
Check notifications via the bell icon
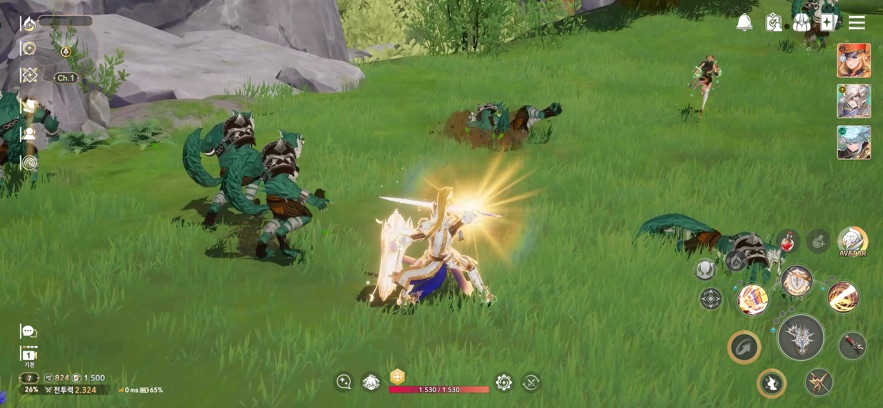coord(744,22)
